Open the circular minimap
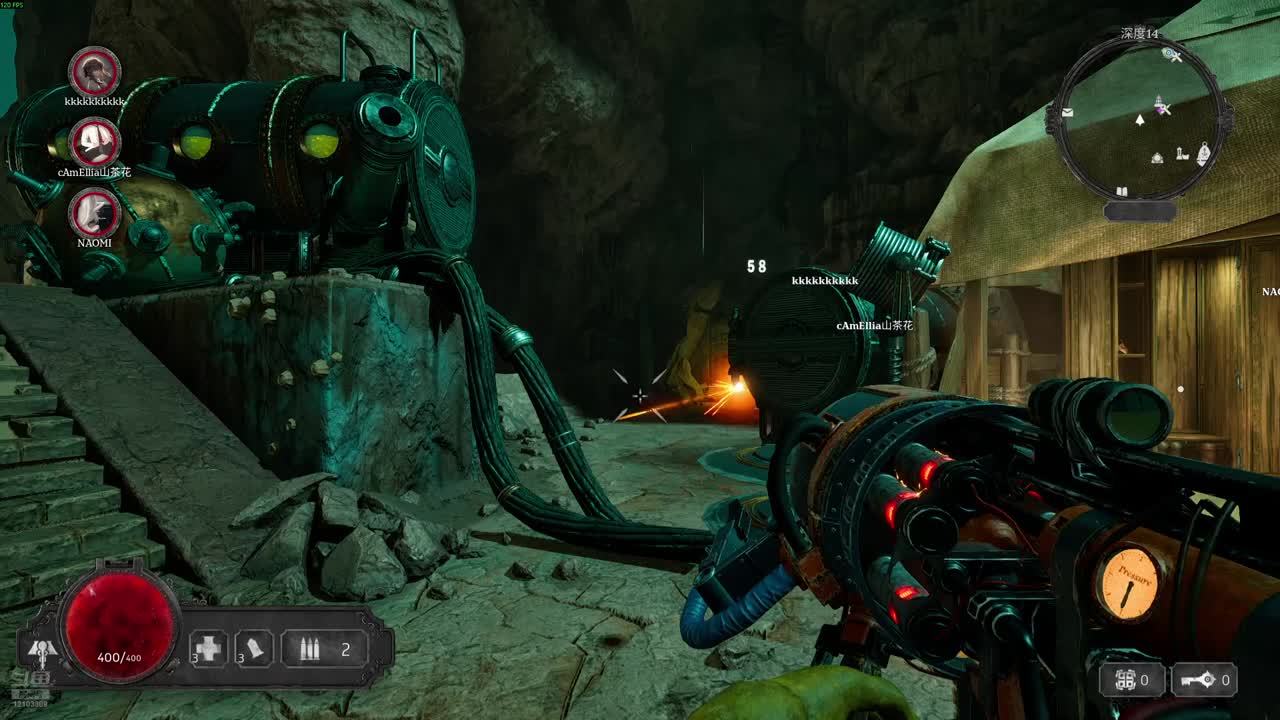The height and width of the screenshot is (720, 1280). (1139, 120)
